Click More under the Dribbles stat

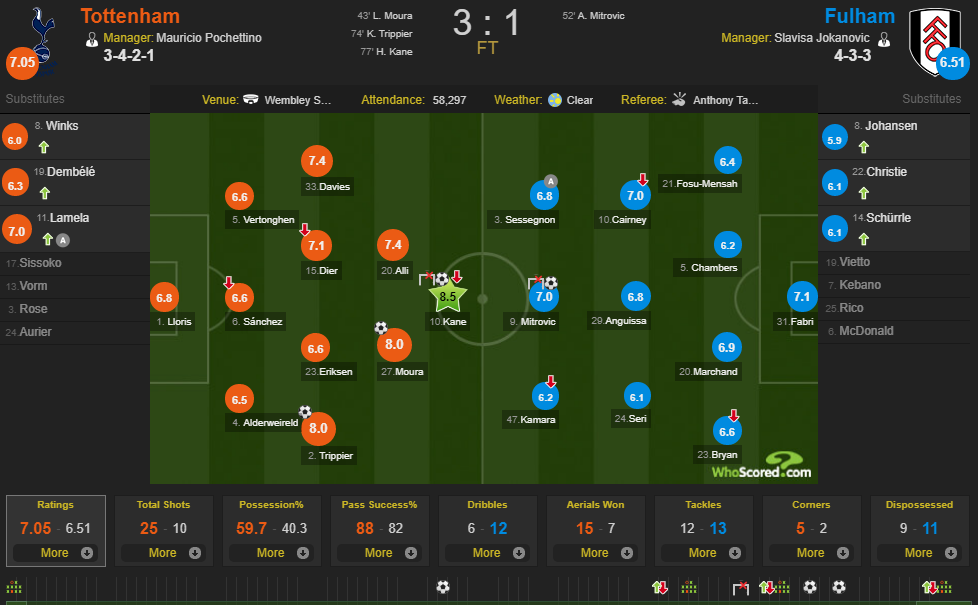point(487,553)
